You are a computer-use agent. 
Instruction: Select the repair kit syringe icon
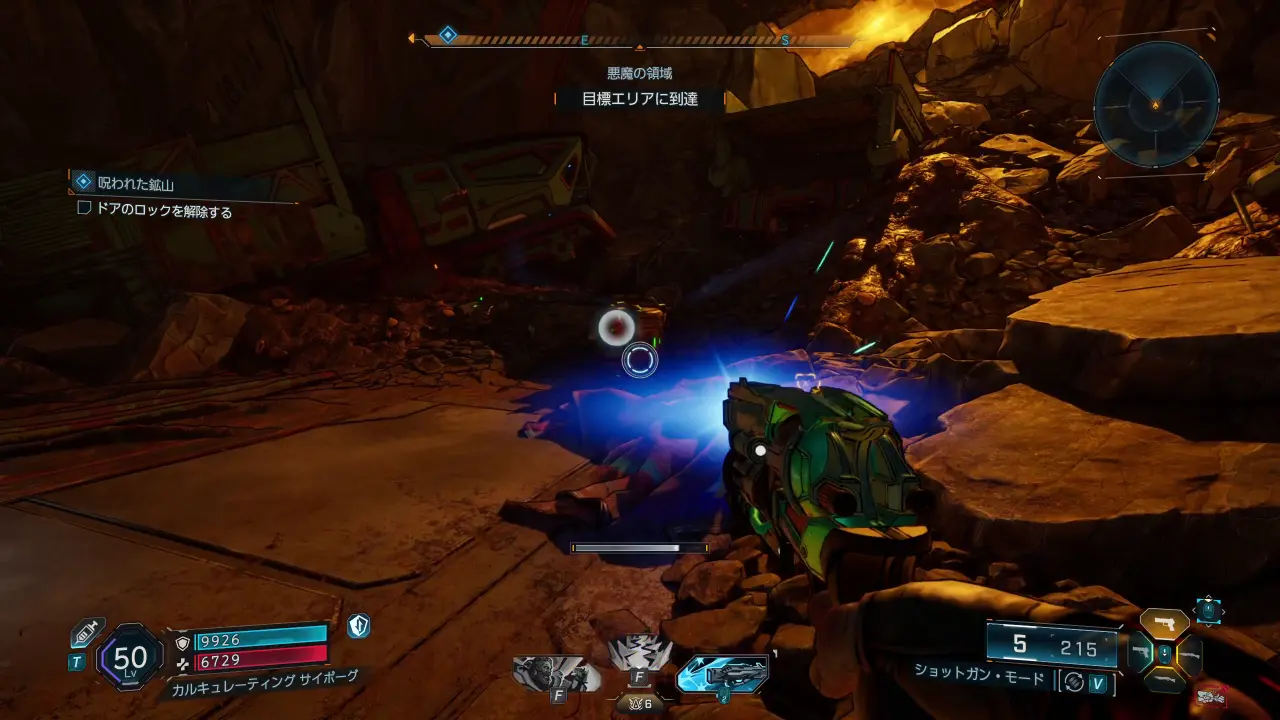pyautogui.click(x=86, y=632)
